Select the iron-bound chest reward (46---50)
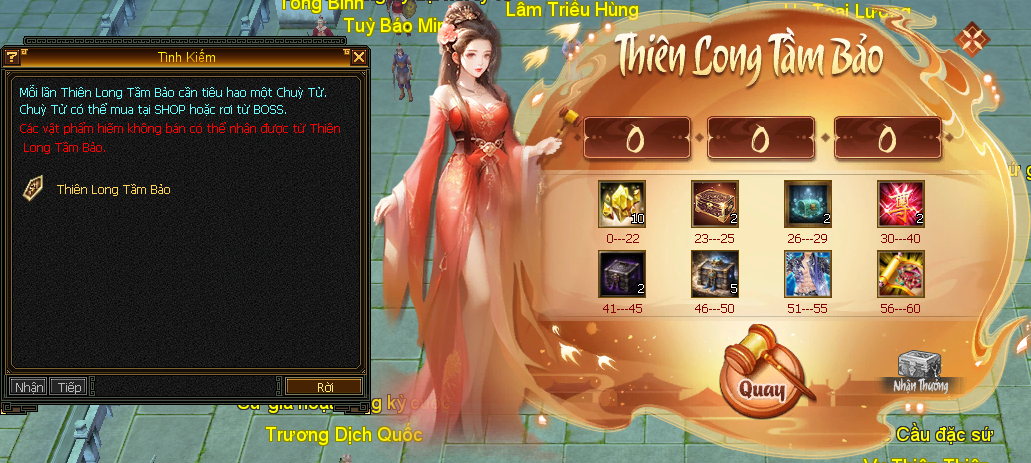This screenshot has height=463, width=1031. pyautogui.click(x=715, y=273)
